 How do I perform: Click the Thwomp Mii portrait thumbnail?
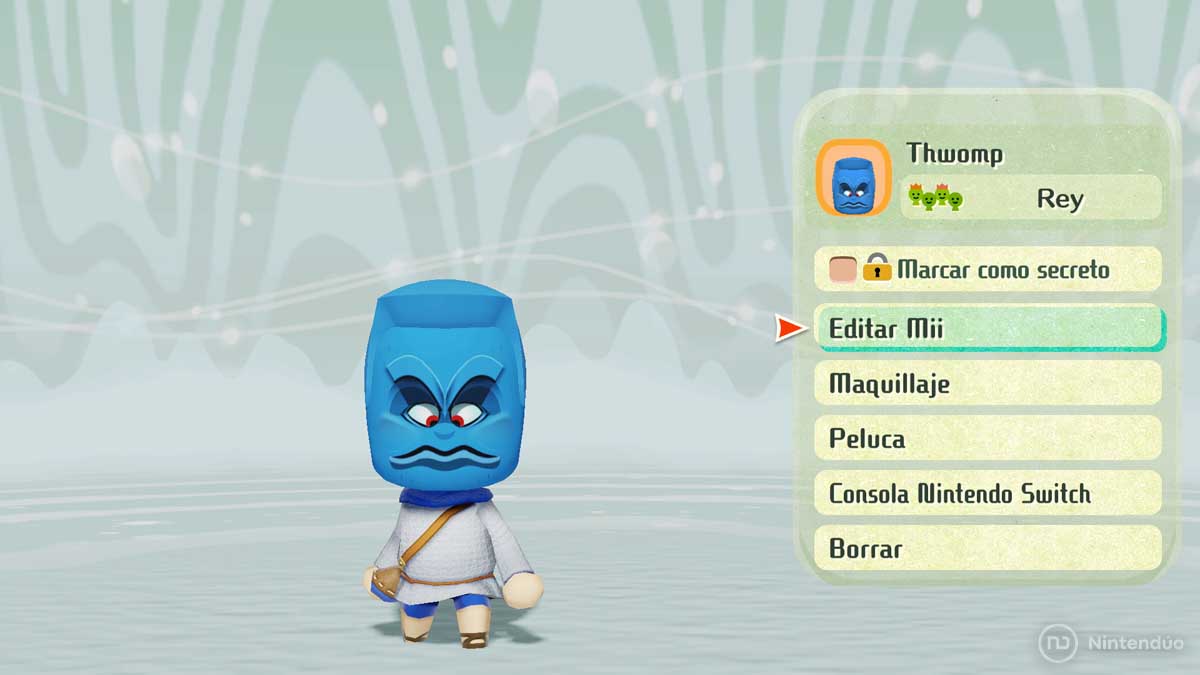853,178
